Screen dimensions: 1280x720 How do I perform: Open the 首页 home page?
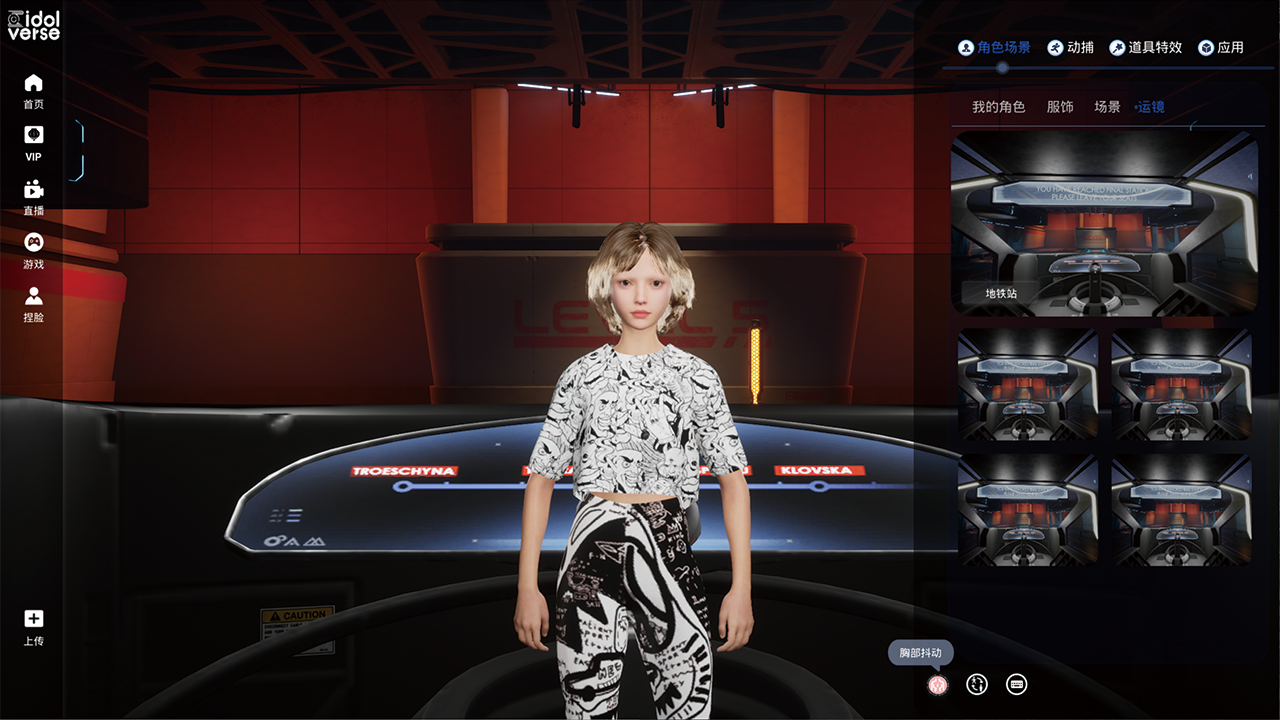(x=34, y=90)
